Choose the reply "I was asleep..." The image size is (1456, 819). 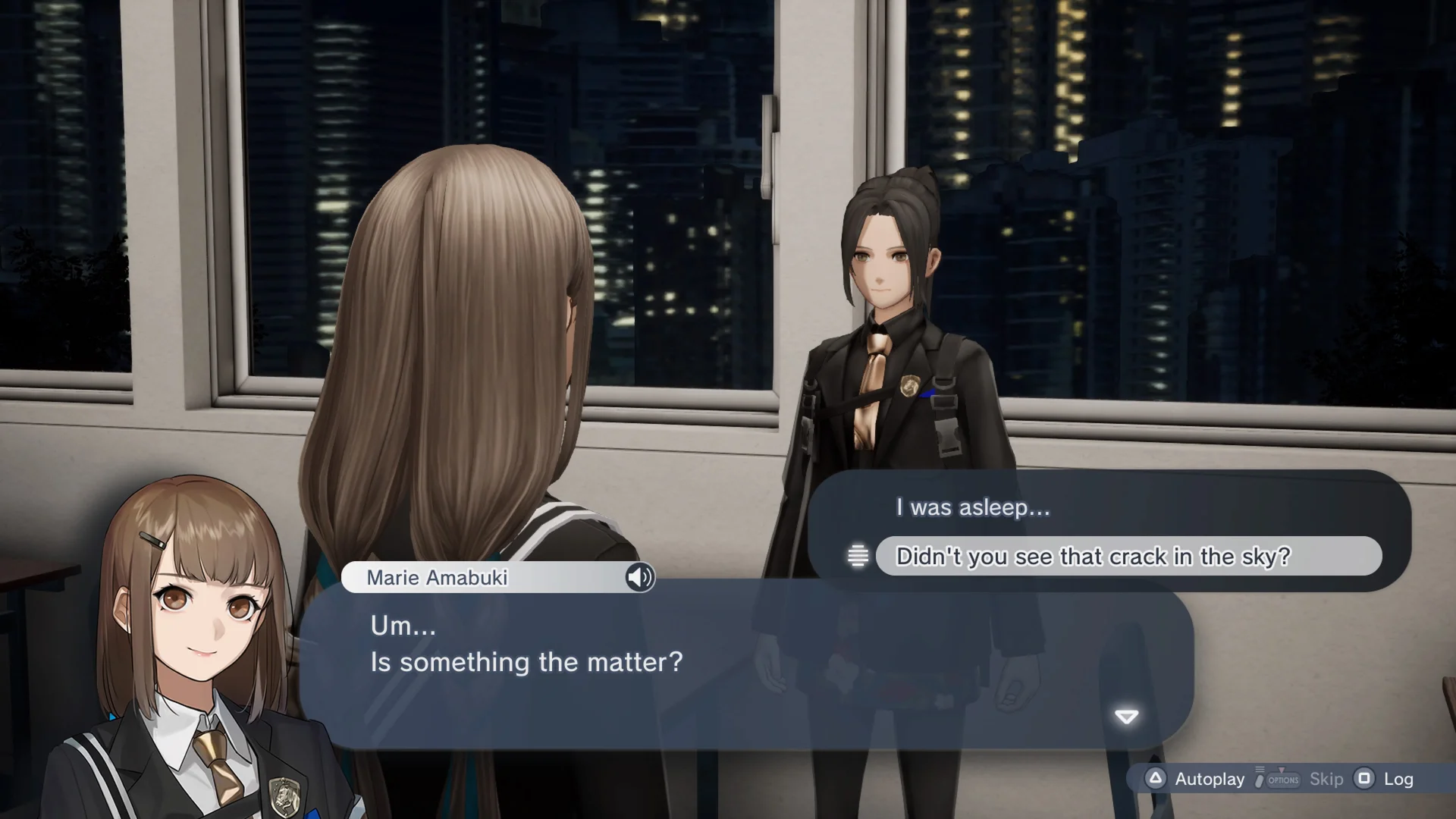click(973, 507)
